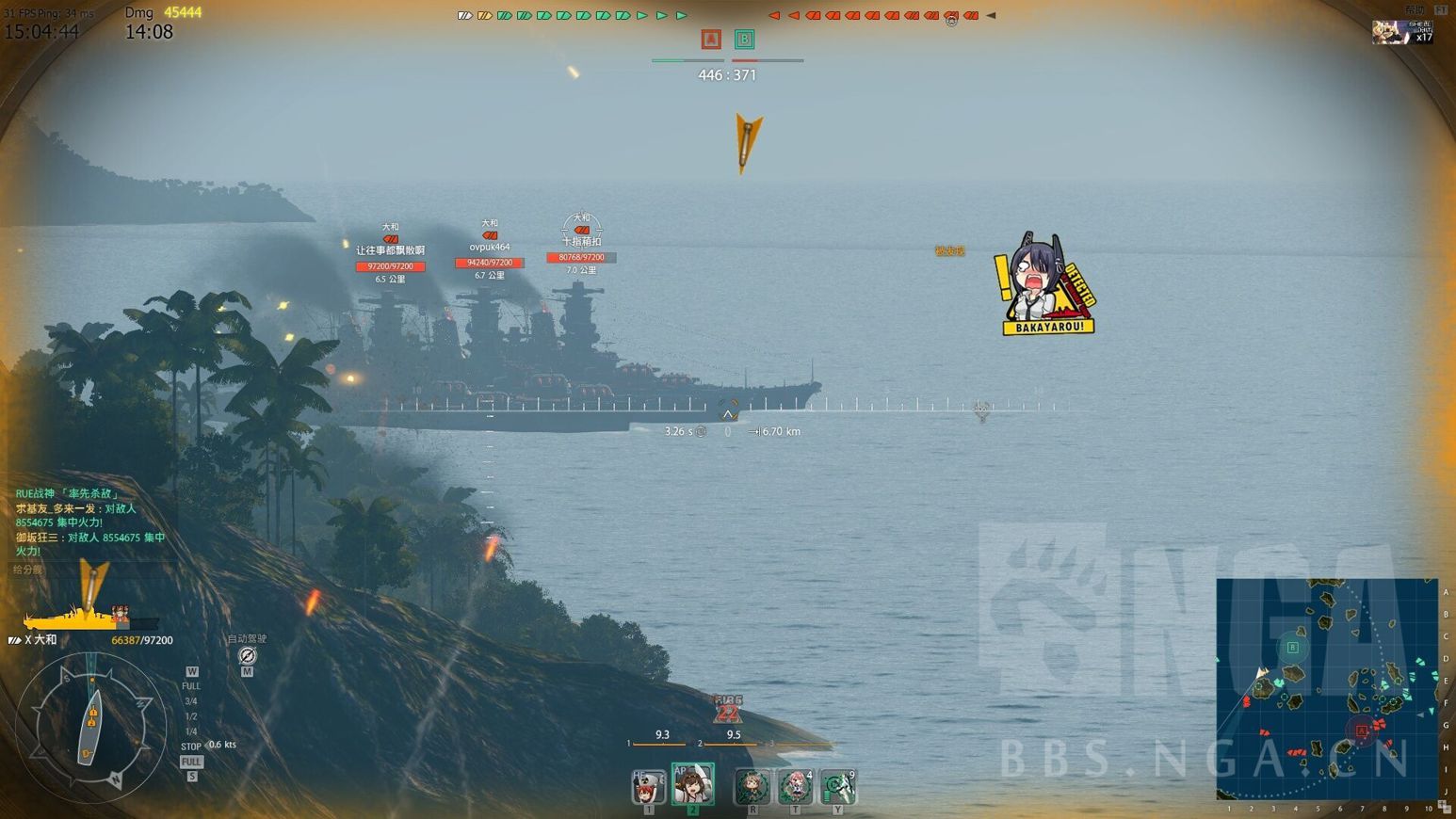Click base B marker on the minimap
This screenshot has height=819, width=1456.
[1293, 648]
